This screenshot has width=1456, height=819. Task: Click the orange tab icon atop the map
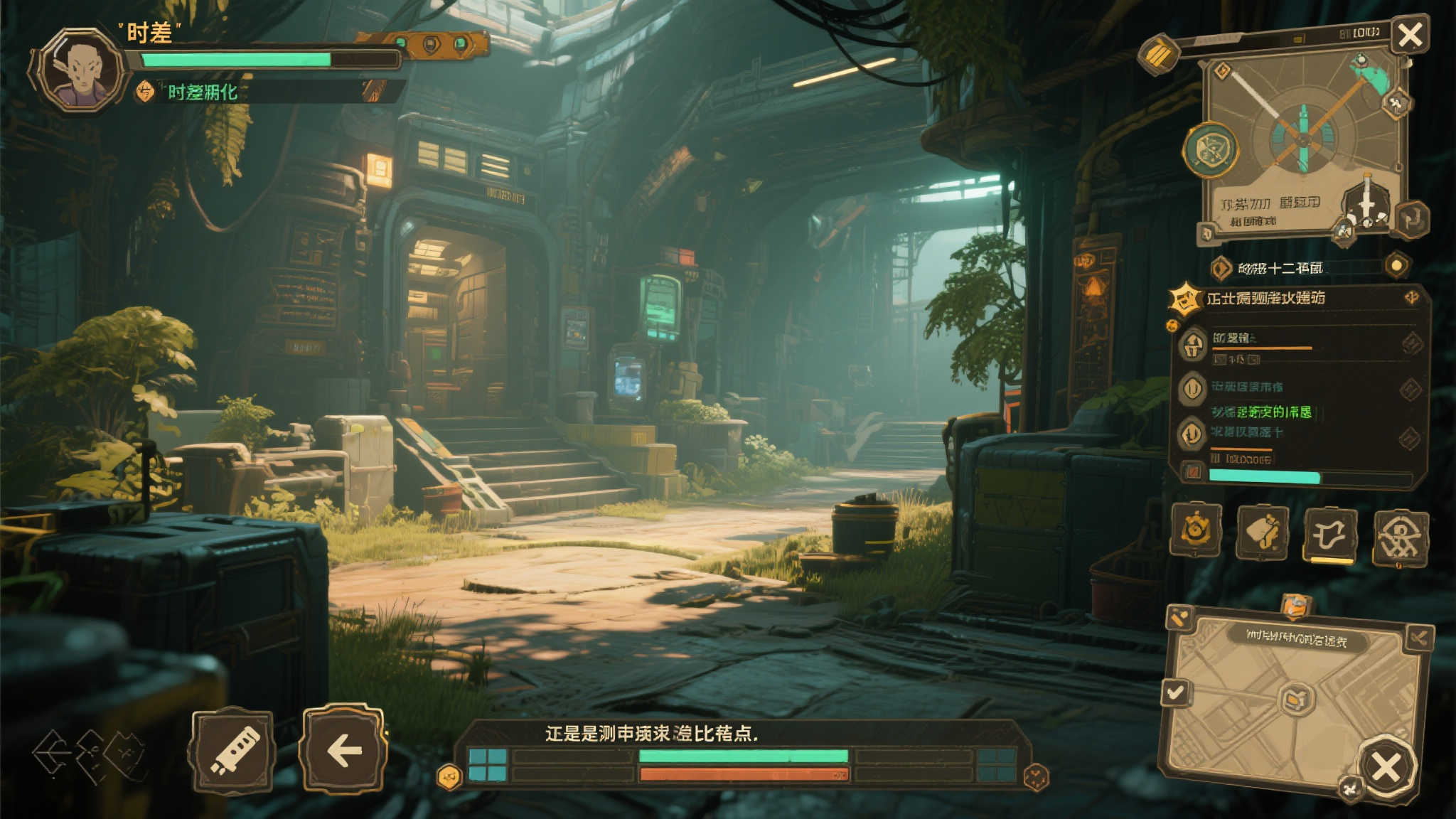(1296, 606)
